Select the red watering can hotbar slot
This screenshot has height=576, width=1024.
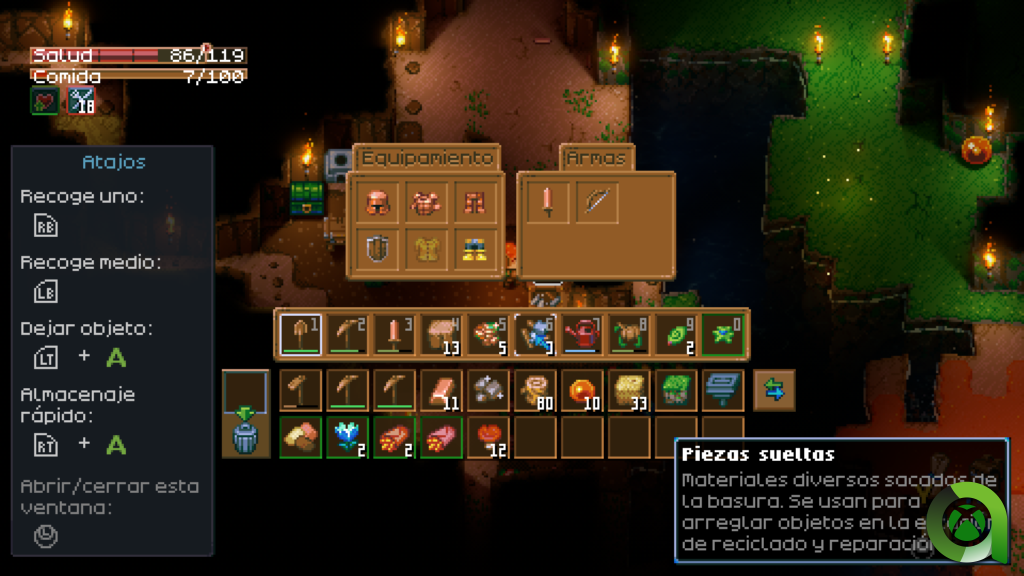[583, 334]
